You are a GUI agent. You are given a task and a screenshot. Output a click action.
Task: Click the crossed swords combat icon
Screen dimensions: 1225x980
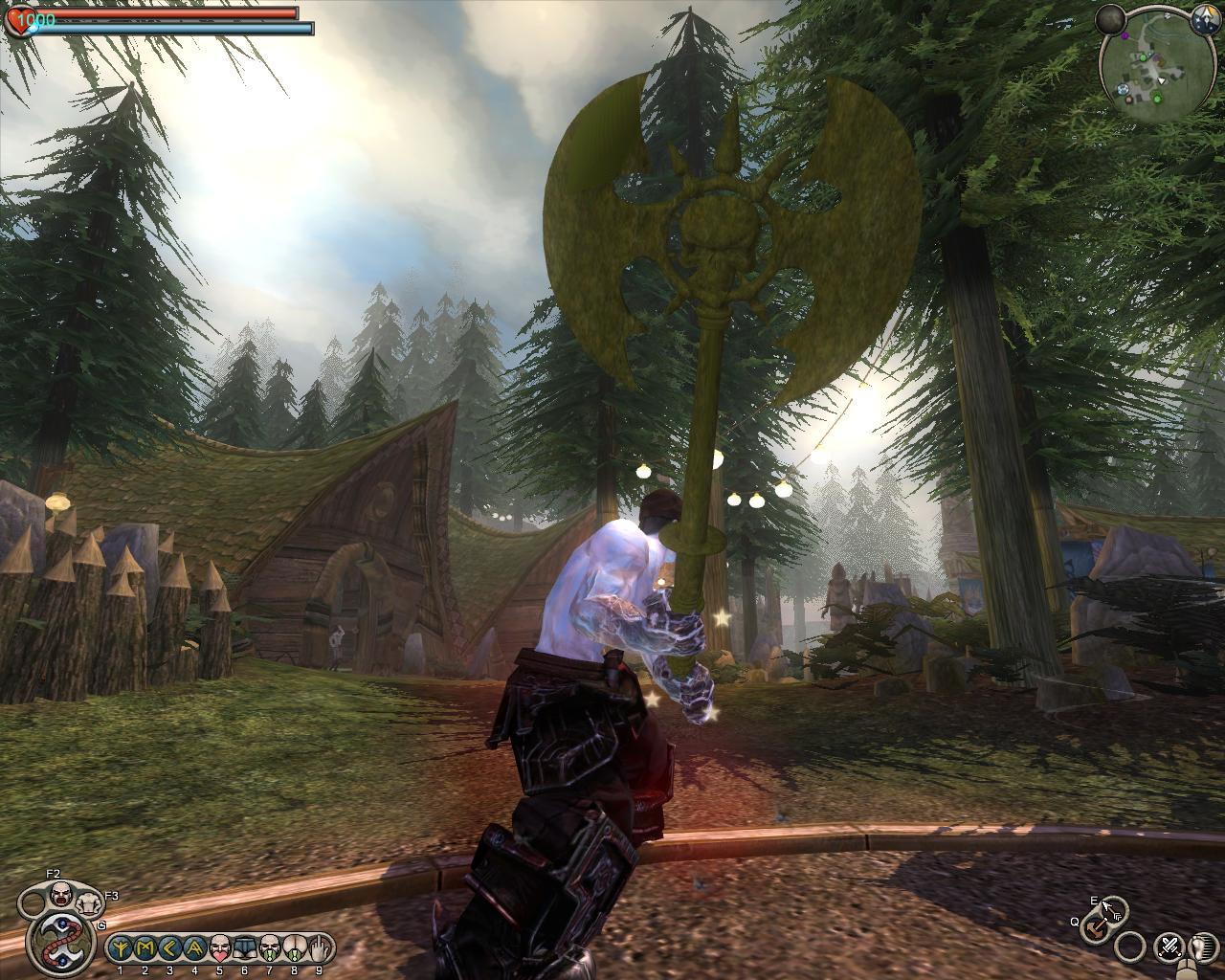coord(1169,947)
